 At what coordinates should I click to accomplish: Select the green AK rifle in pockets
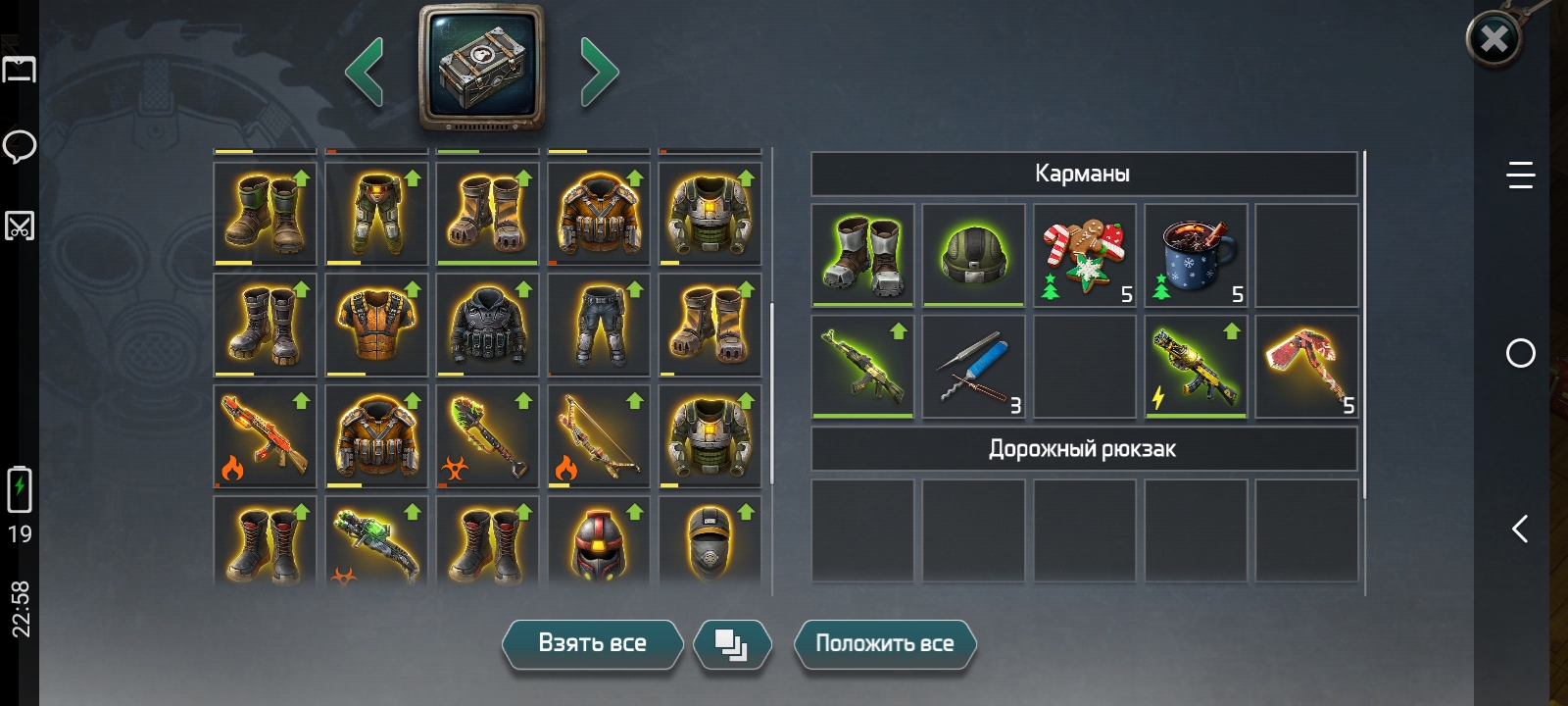(x=862, y=366)
